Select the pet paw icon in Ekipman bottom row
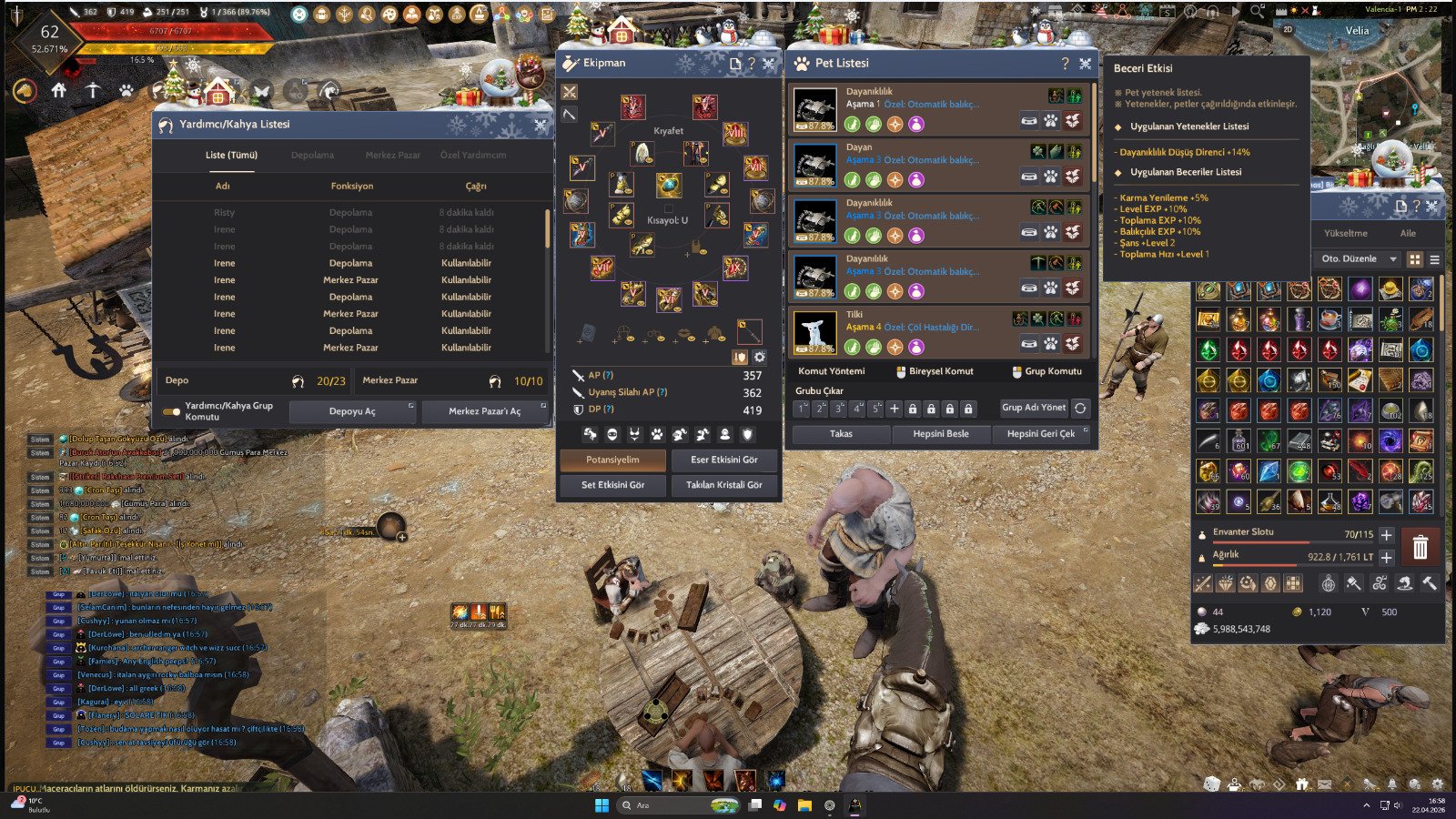 pos(657,434)
